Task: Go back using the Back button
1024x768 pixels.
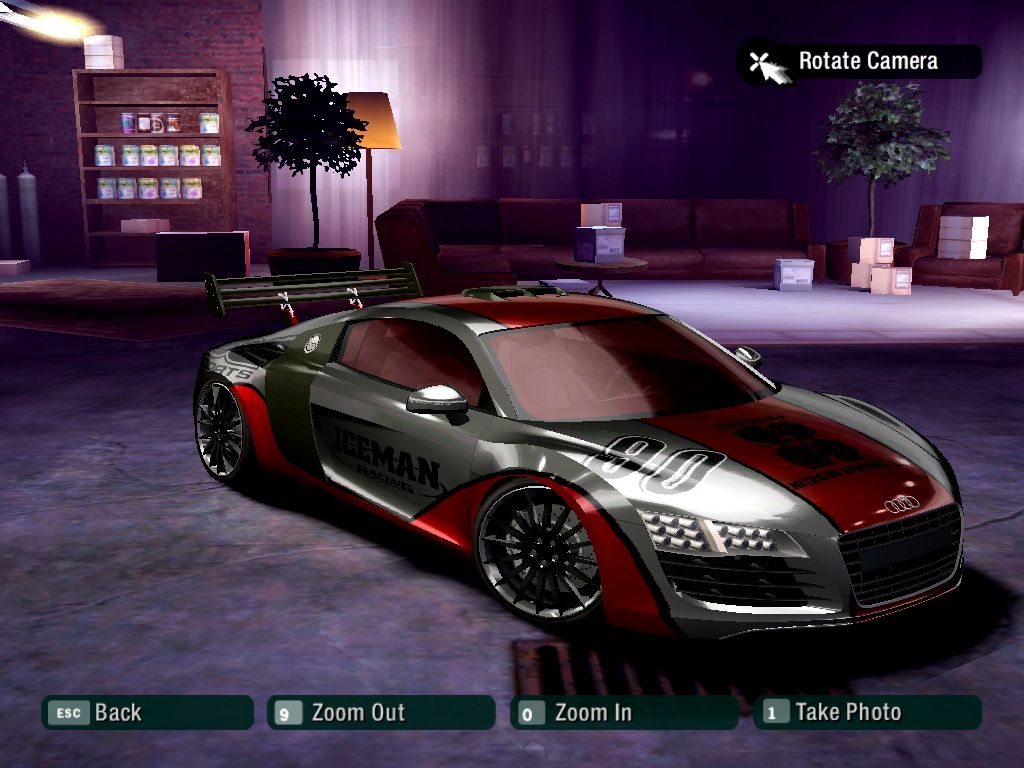Action: point(146,713)
